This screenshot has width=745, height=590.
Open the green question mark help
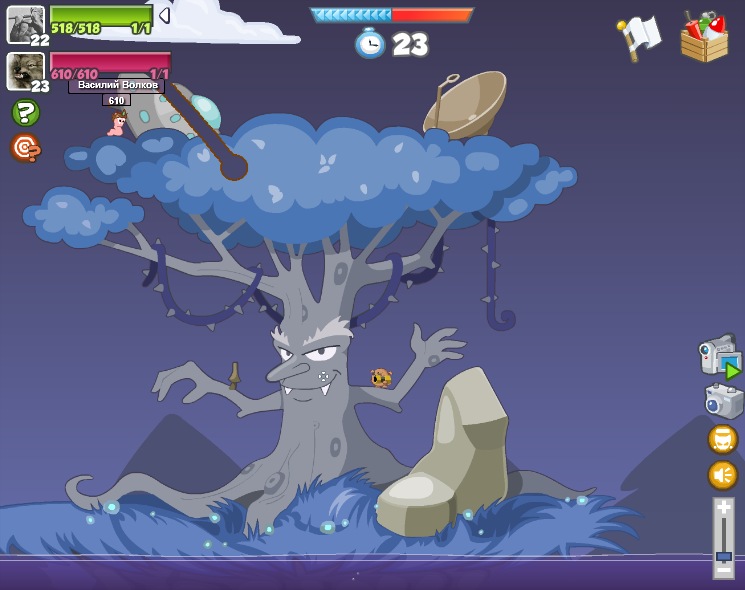(25, 113)
